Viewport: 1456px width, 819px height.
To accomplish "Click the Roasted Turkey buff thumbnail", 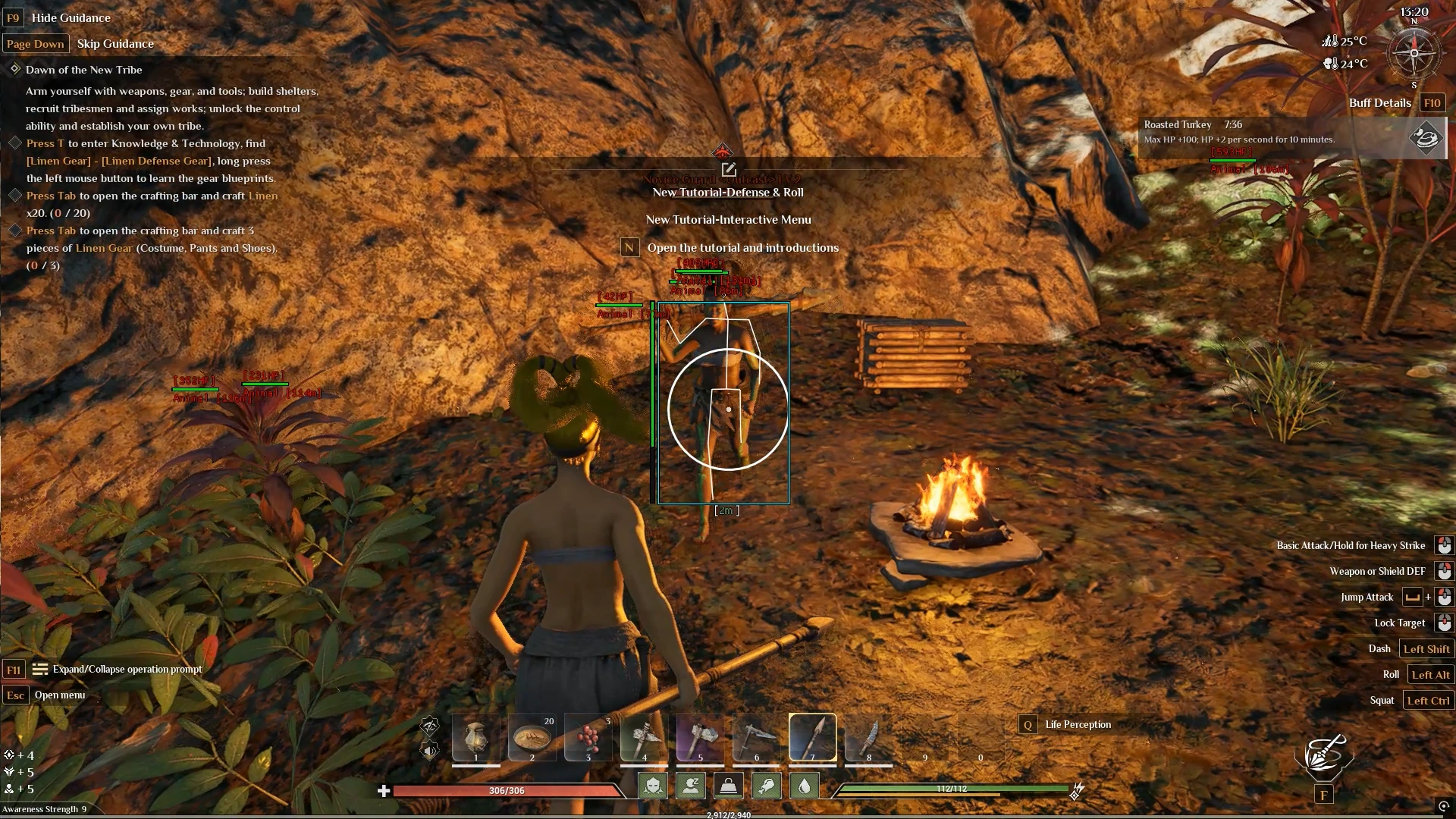I will [x=1426, y=139].
